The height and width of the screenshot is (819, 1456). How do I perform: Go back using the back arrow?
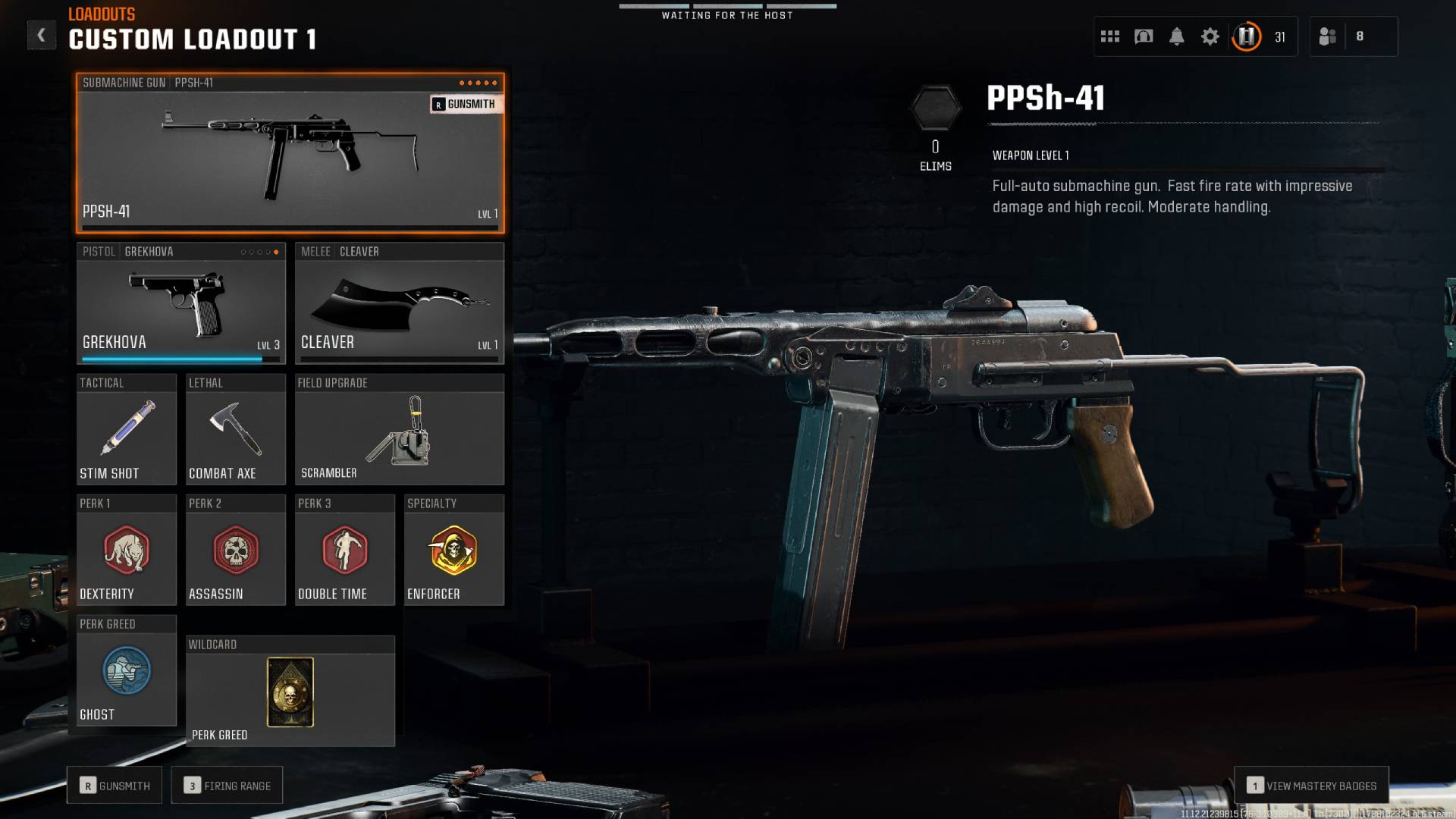pyautogui.click(x=42, y=34)
